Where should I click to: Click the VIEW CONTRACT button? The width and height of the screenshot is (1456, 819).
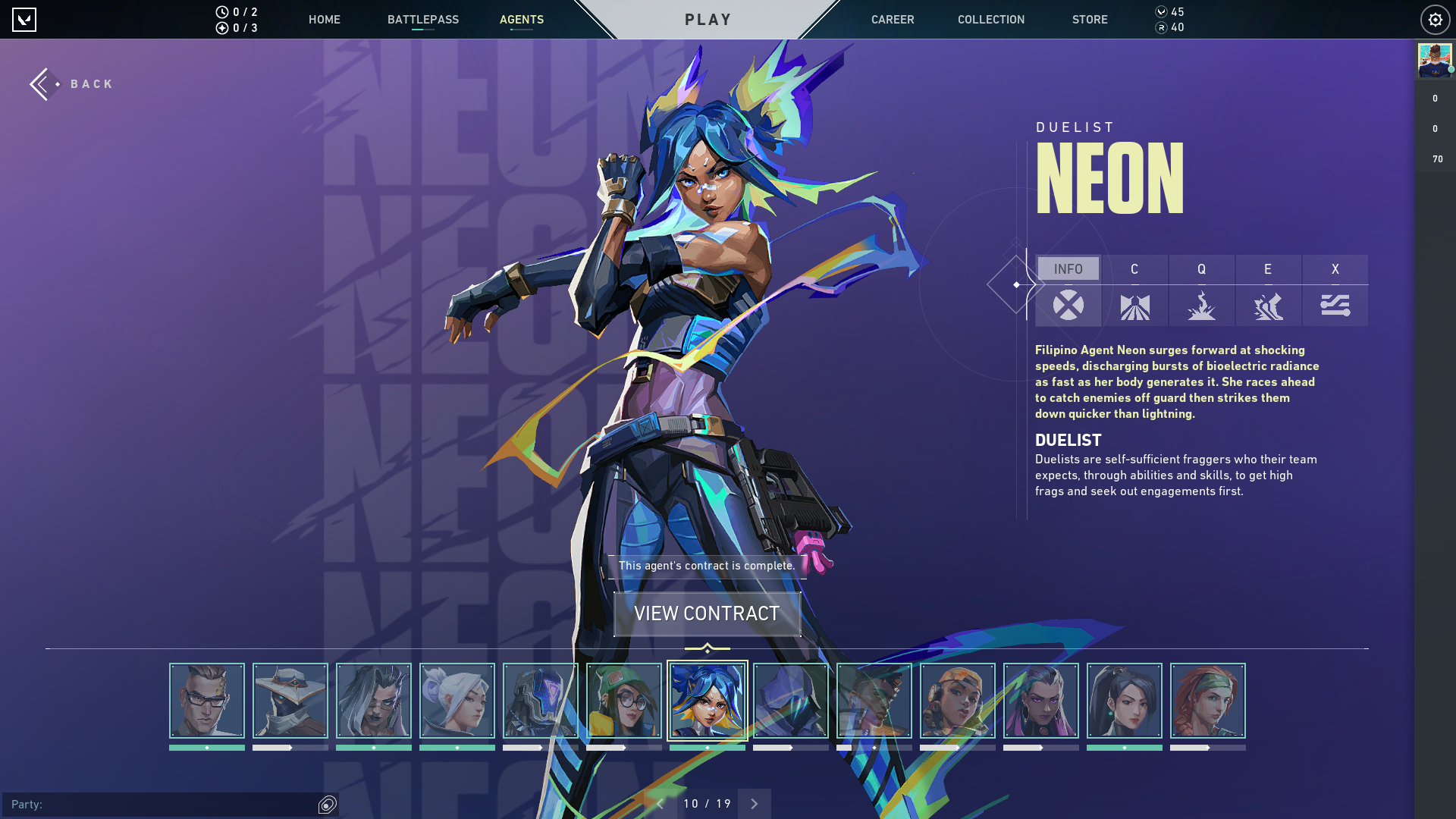coord(708,613)
